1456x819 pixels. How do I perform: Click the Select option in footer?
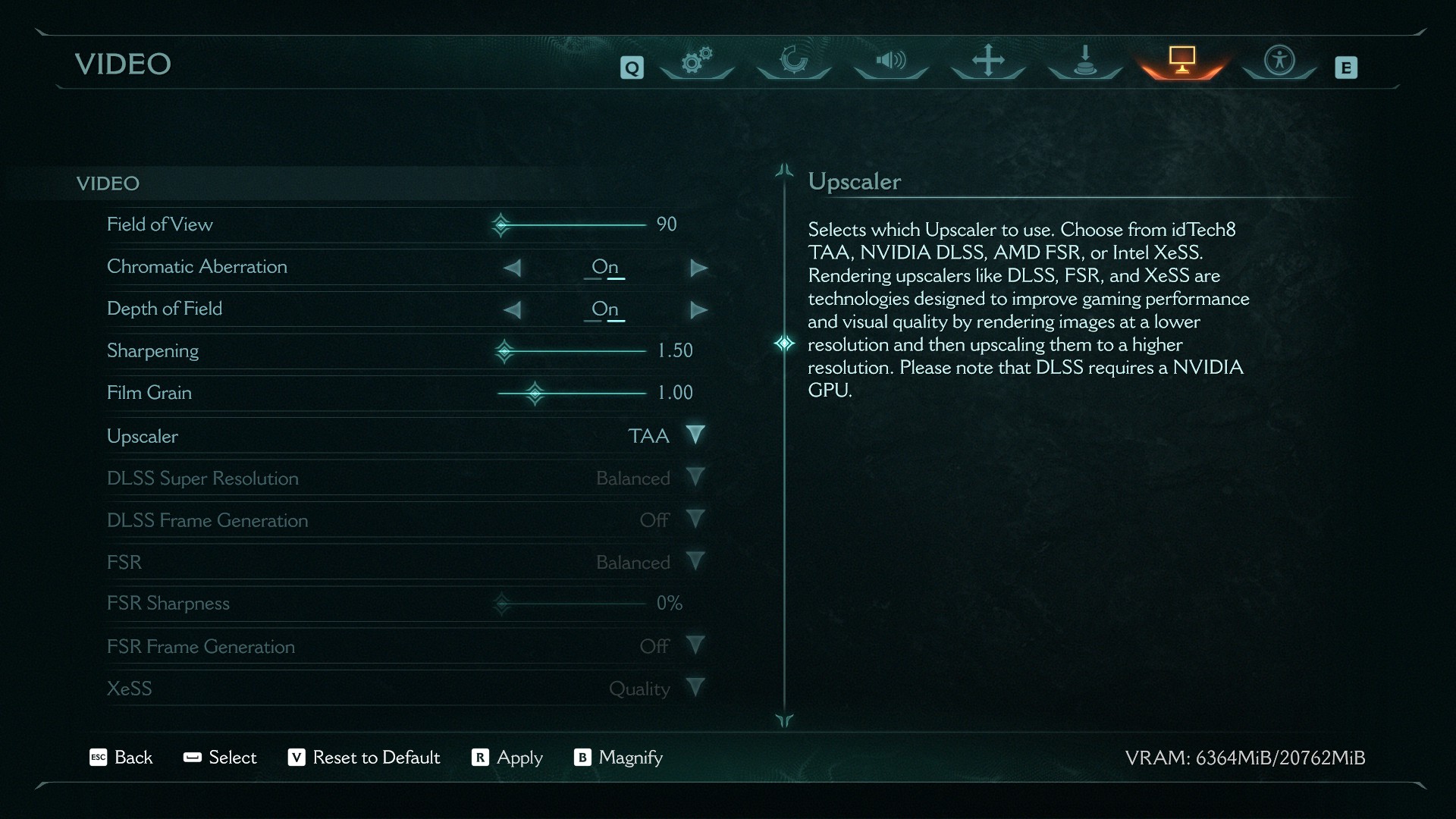tap(220, 758)
